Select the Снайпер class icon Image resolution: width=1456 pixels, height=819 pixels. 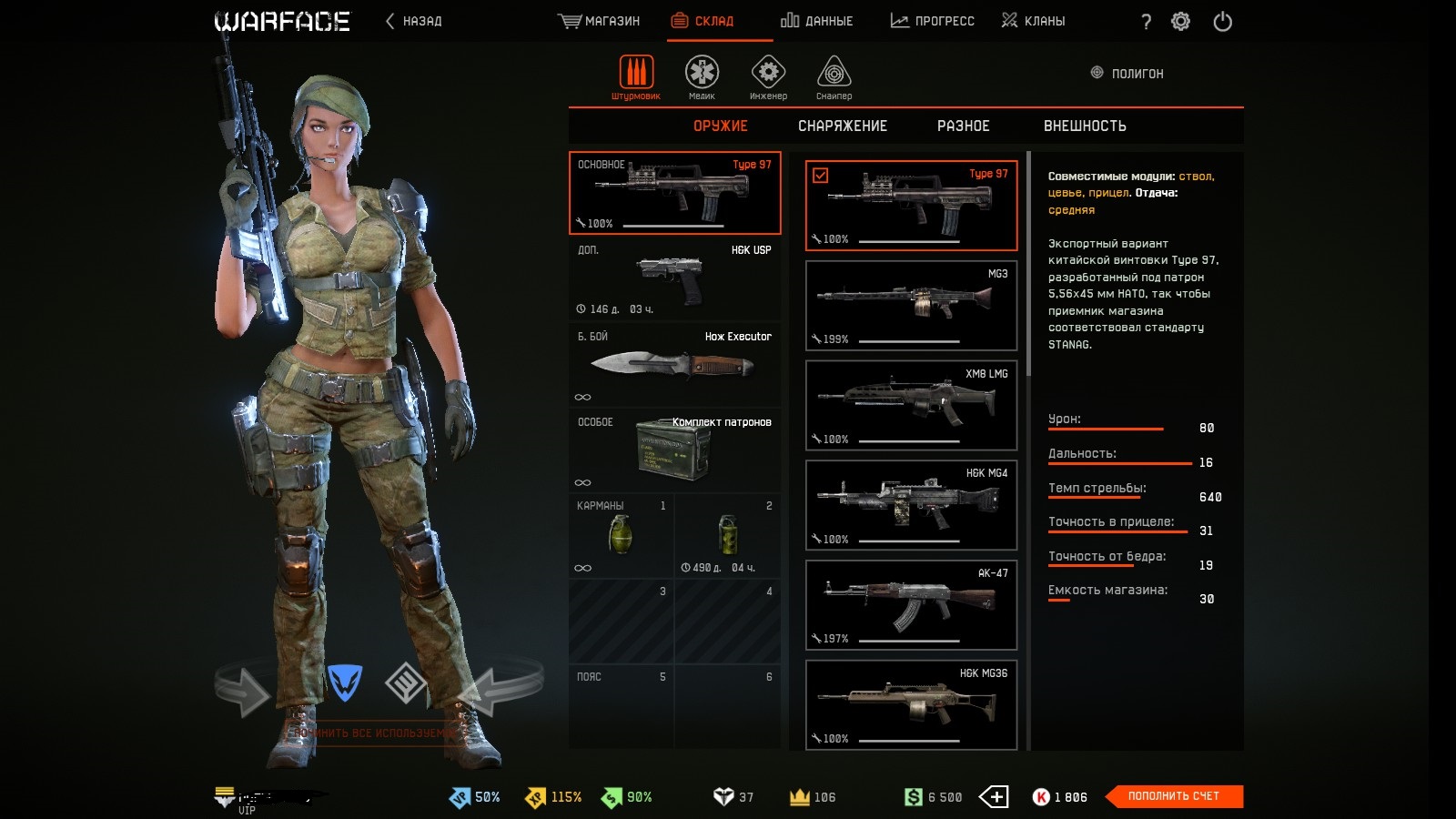pos(834,76)
